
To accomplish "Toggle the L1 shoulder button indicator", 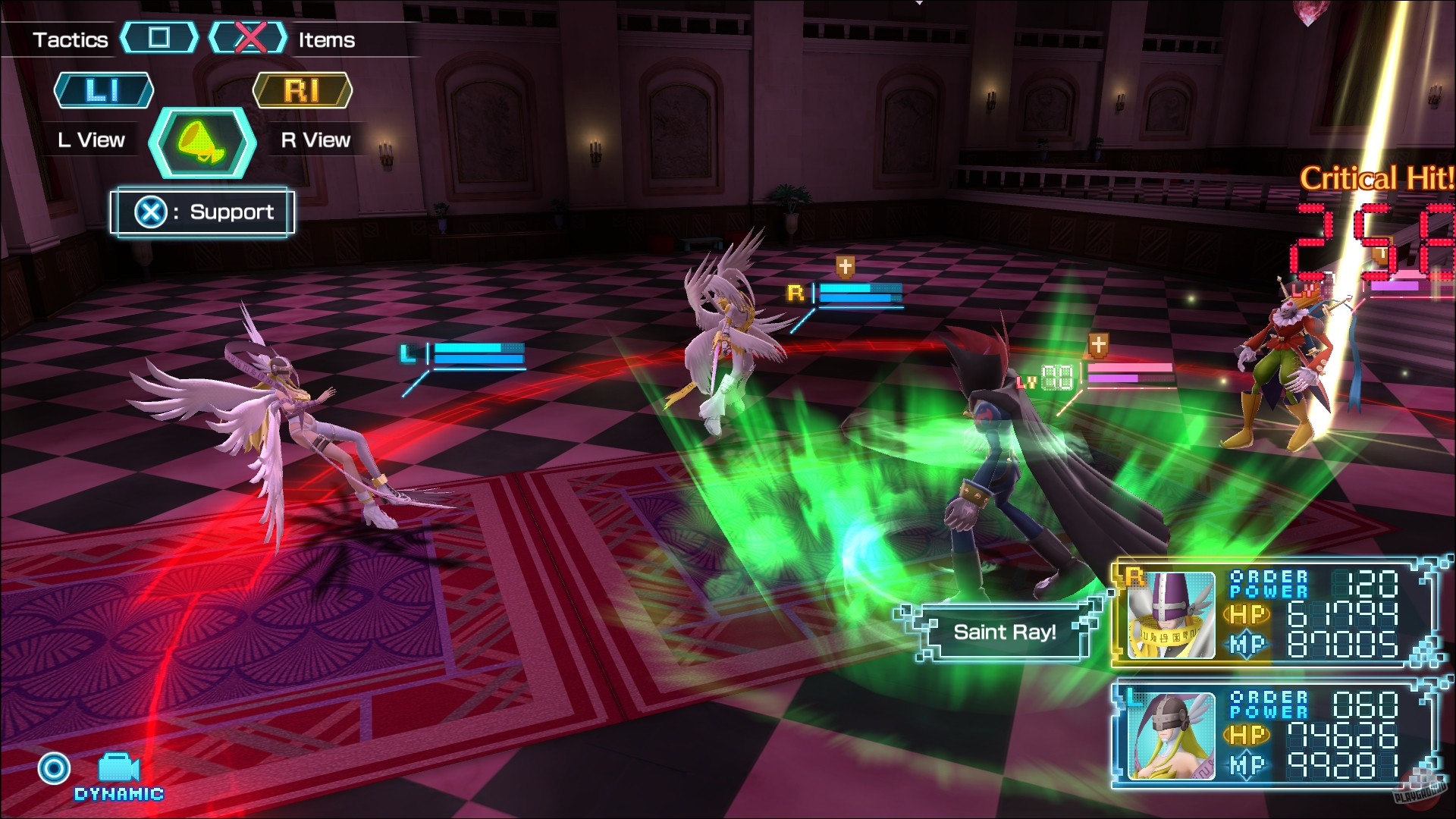I will [104, 89].
